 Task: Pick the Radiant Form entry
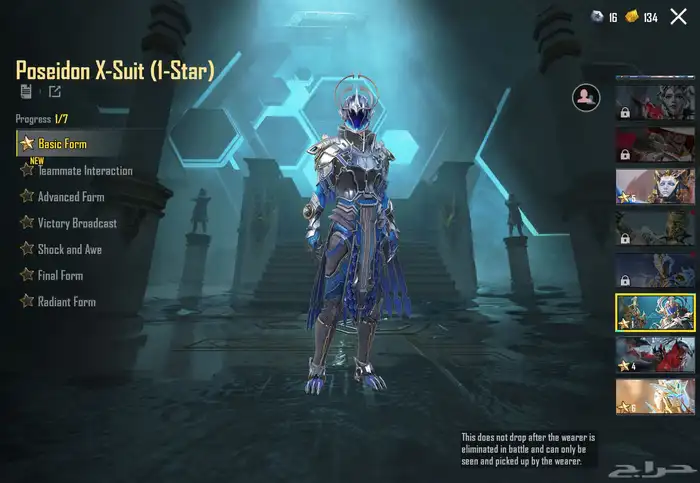click(x=66, y=301)
